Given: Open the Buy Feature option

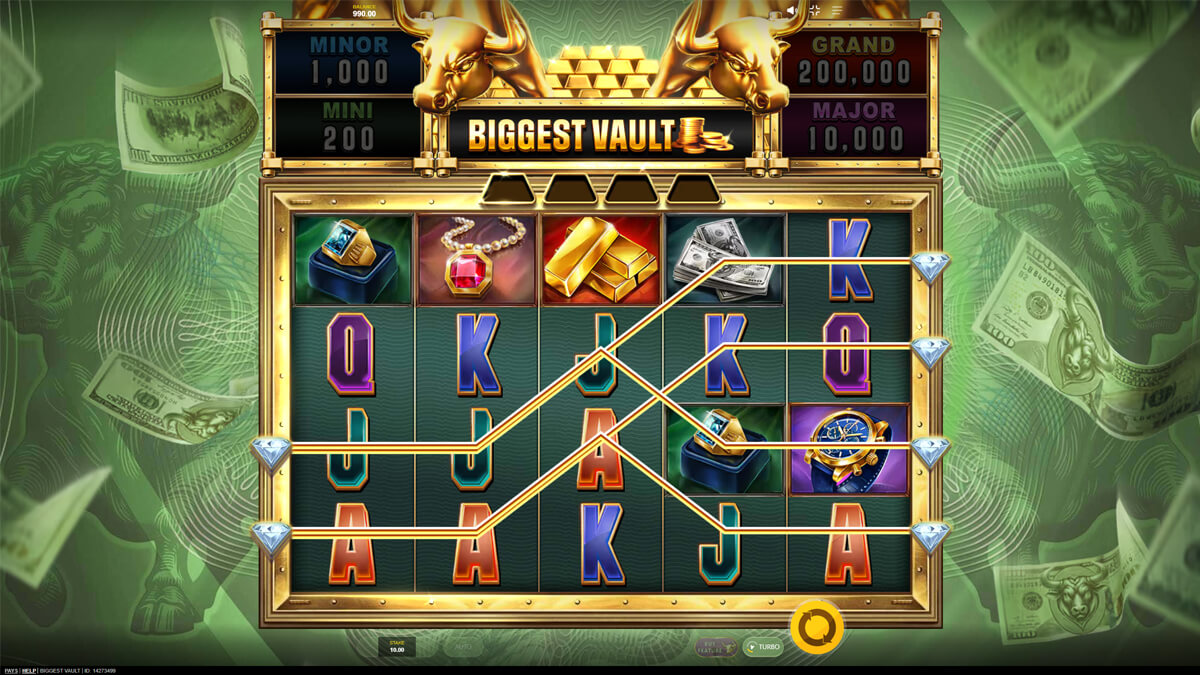Looking at the screenshot, I should pyautogui.click(x=716, y=647).
